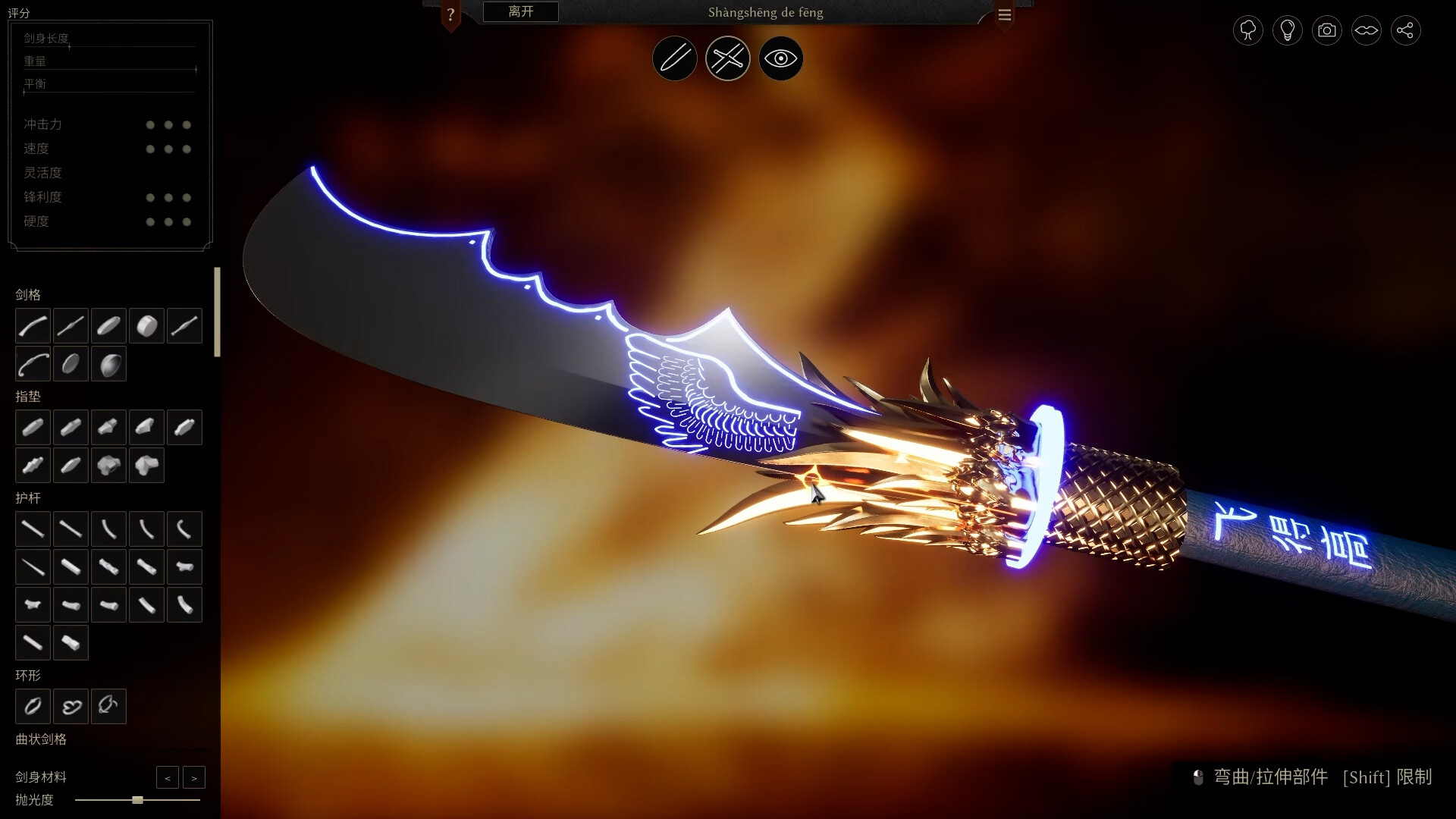
Task: Expand 曲状剑格 category section
Action: pos(42,739)
